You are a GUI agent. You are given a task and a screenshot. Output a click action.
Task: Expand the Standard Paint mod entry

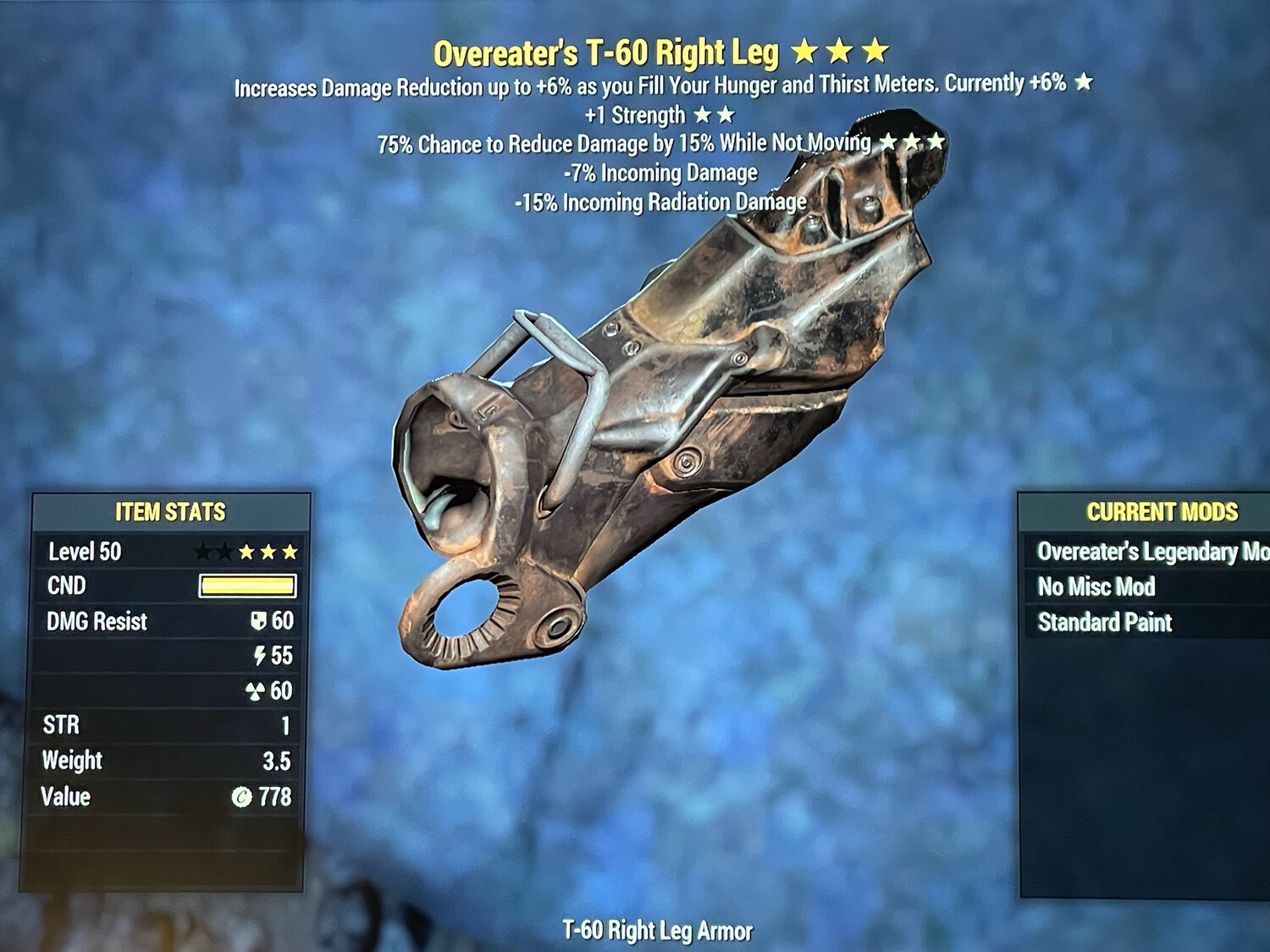coord(1105,623)
